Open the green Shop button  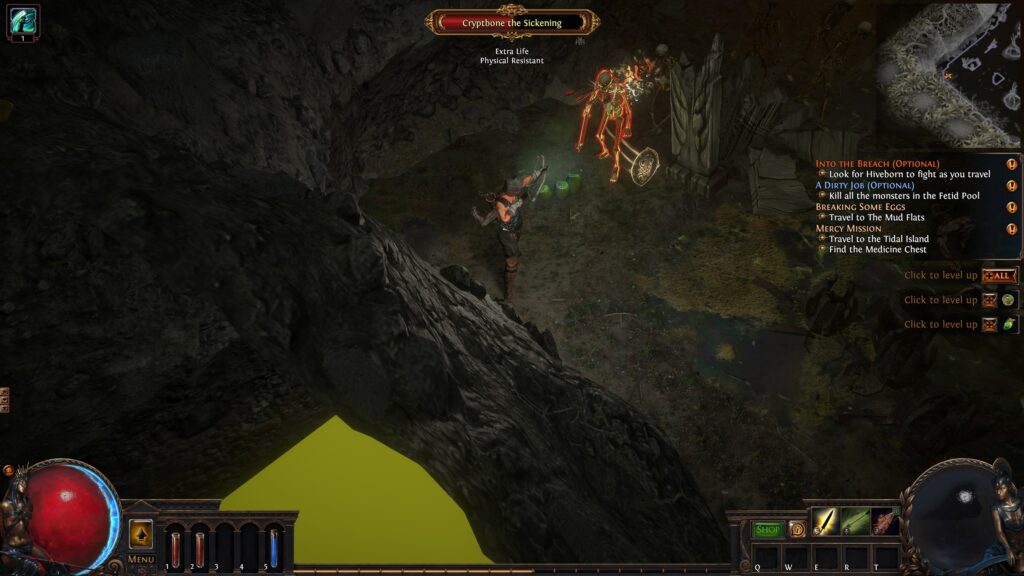coord(767,530)
